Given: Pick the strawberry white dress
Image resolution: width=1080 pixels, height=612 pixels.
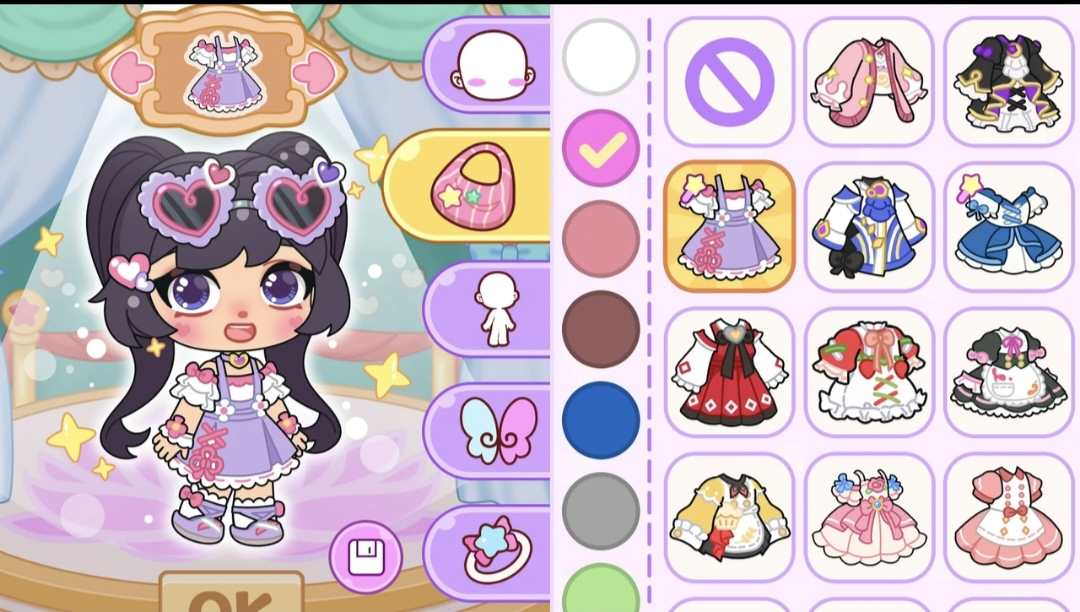Looking at the screenshot, I should (869, 371).
